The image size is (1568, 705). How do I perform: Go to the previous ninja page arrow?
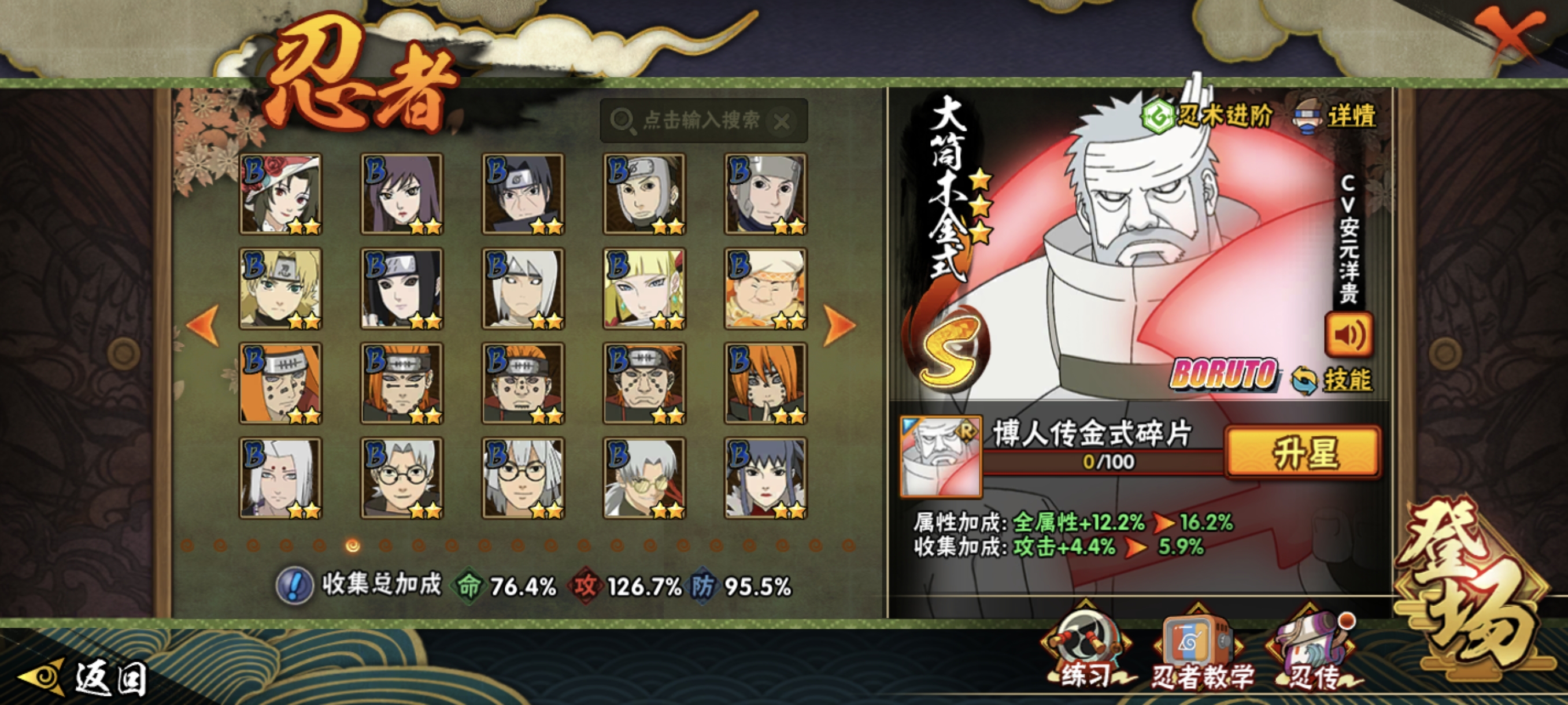coord(204,326)
